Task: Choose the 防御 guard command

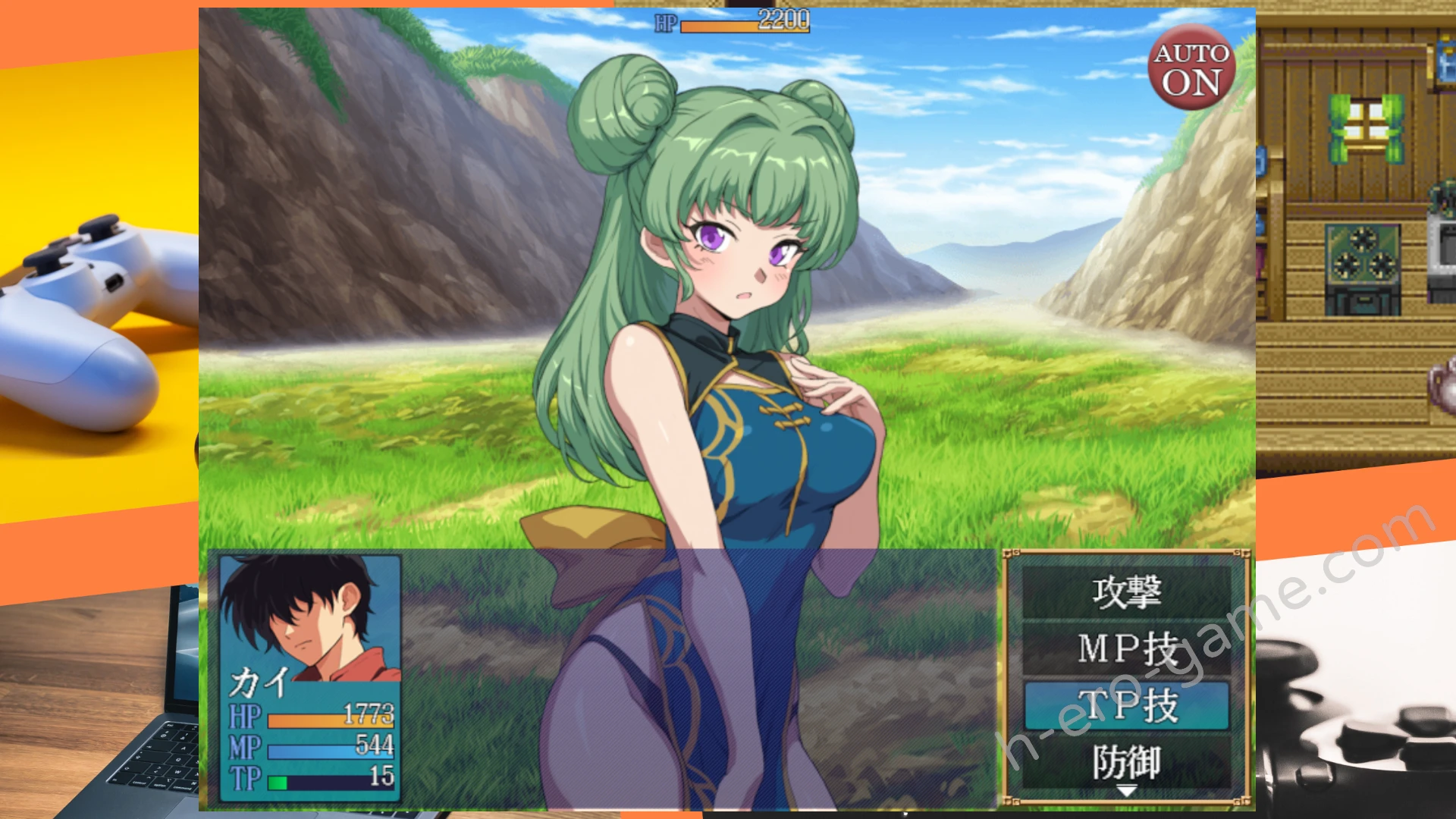Action: pos(1126,761)
